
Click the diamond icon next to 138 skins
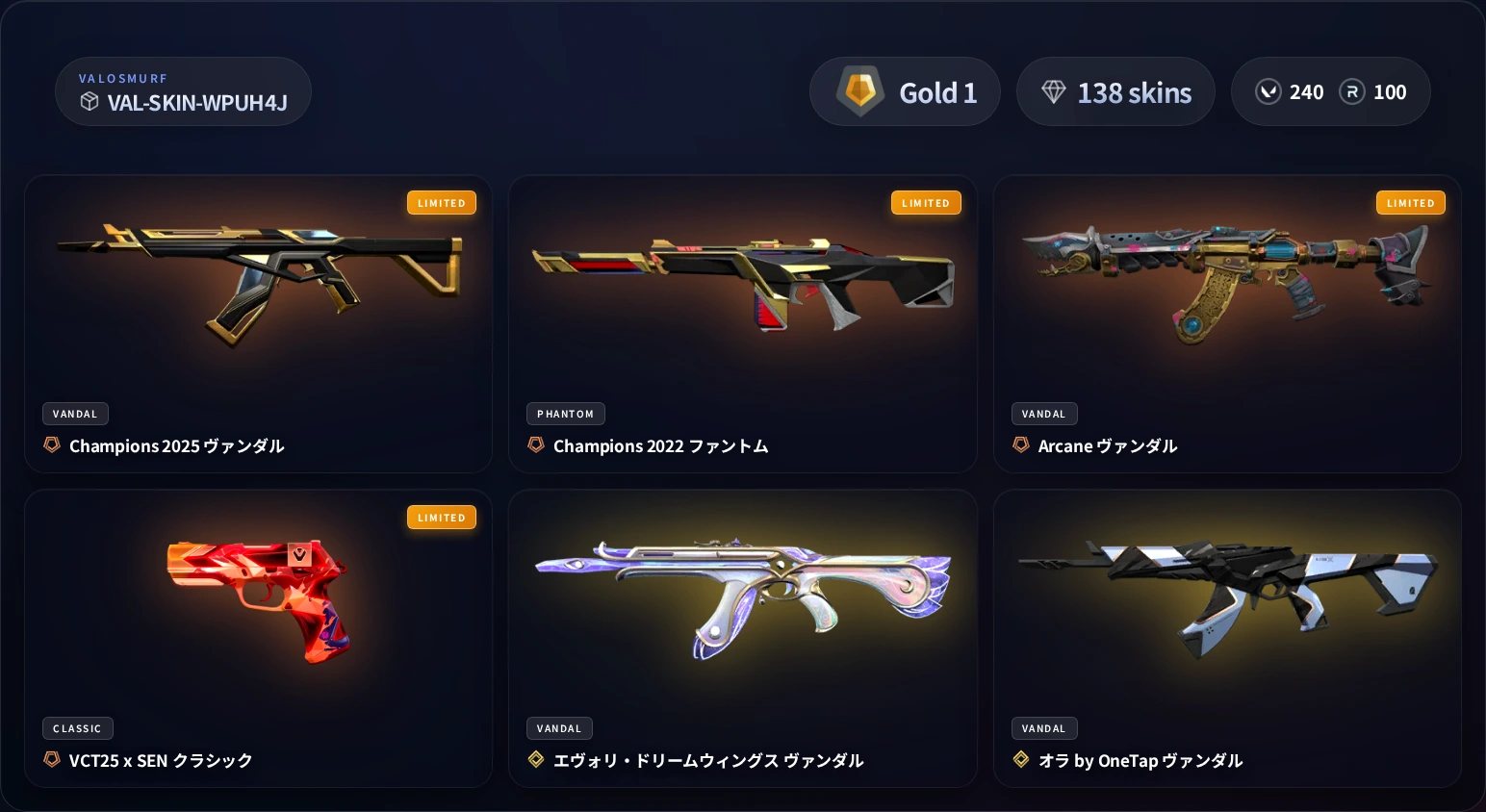coord(1054,91)
